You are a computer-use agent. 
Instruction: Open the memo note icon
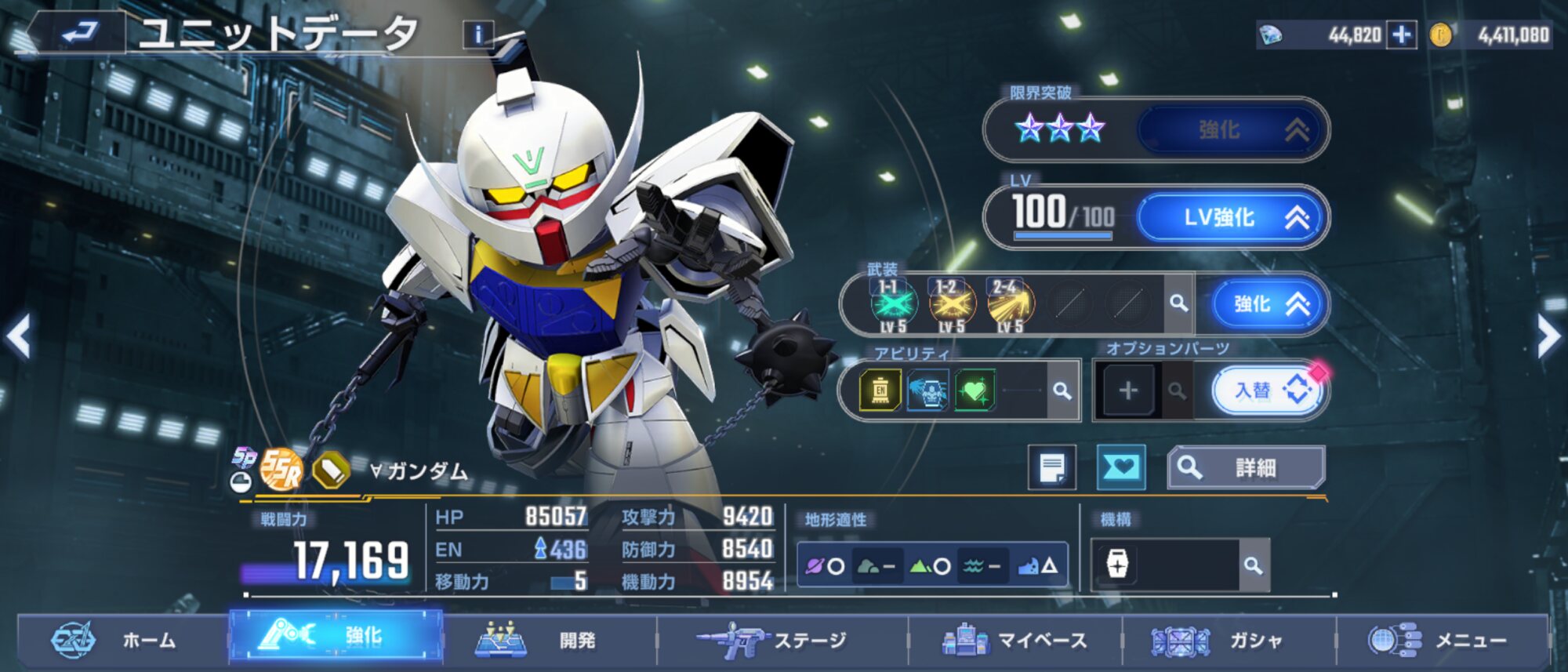click(x=1051, y=468)
